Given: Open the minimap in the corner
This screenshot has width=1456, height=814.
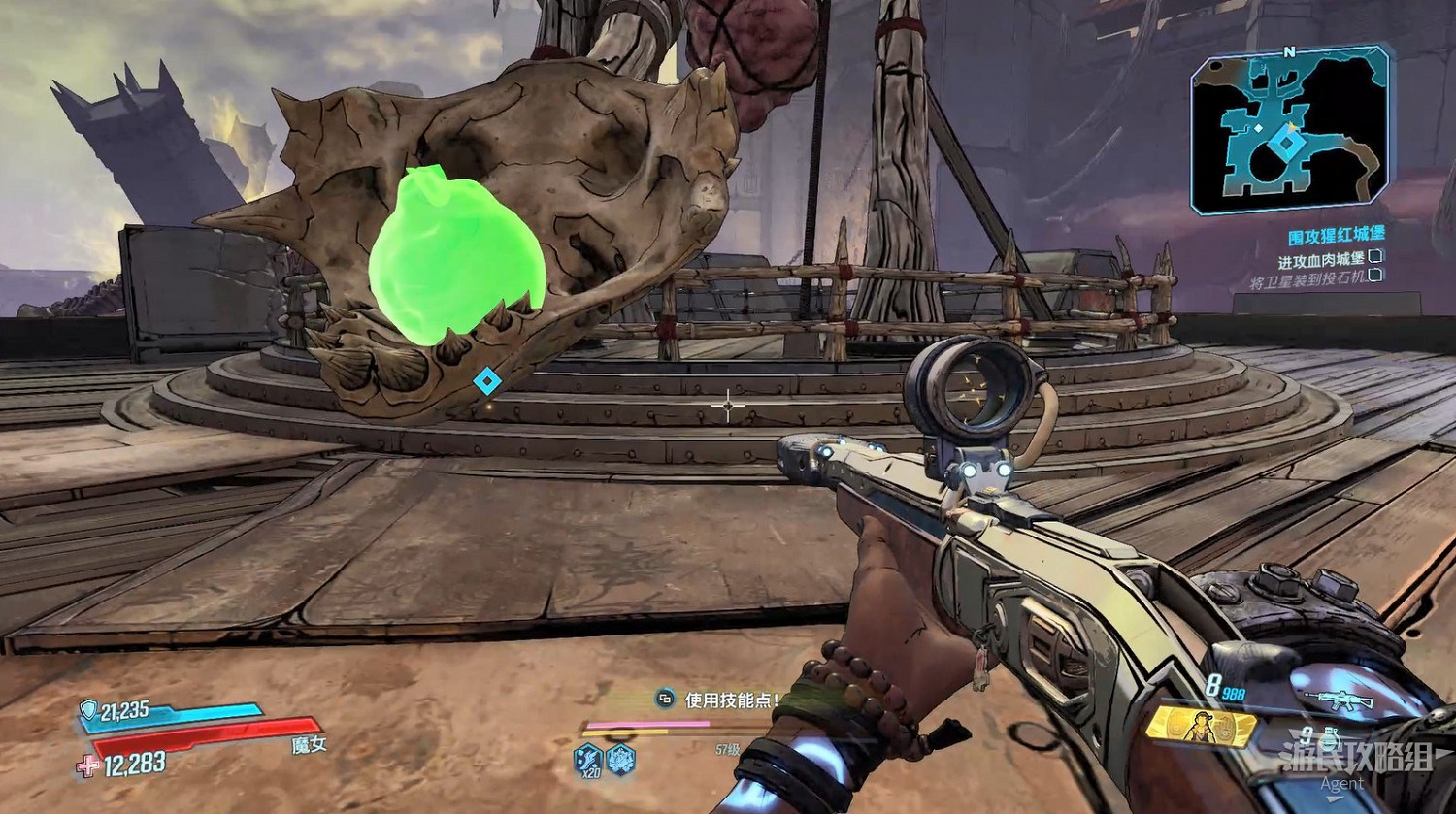Looking at the screenshot, I should (x=1289, y=131).
